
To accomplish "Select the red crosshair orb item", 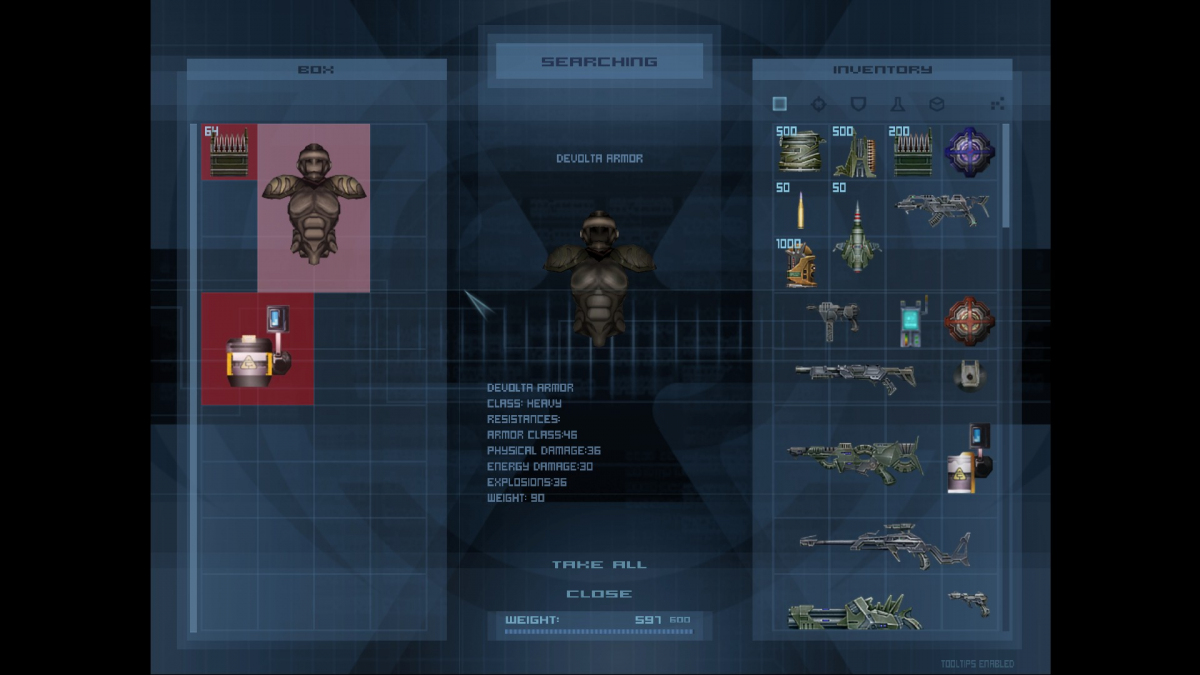I will [970, 320].
